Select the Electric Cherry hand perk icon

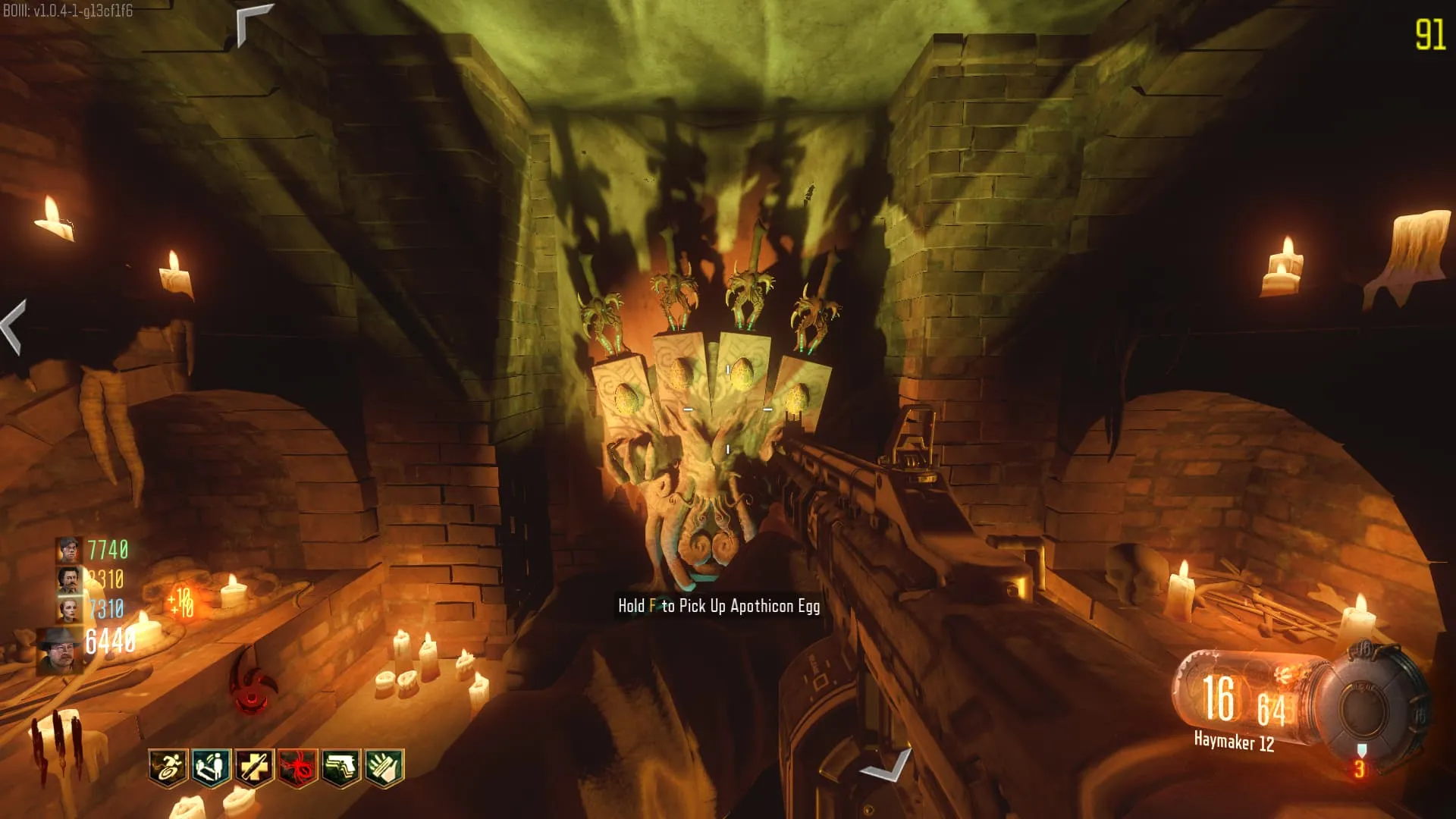(x=384, y=767)
